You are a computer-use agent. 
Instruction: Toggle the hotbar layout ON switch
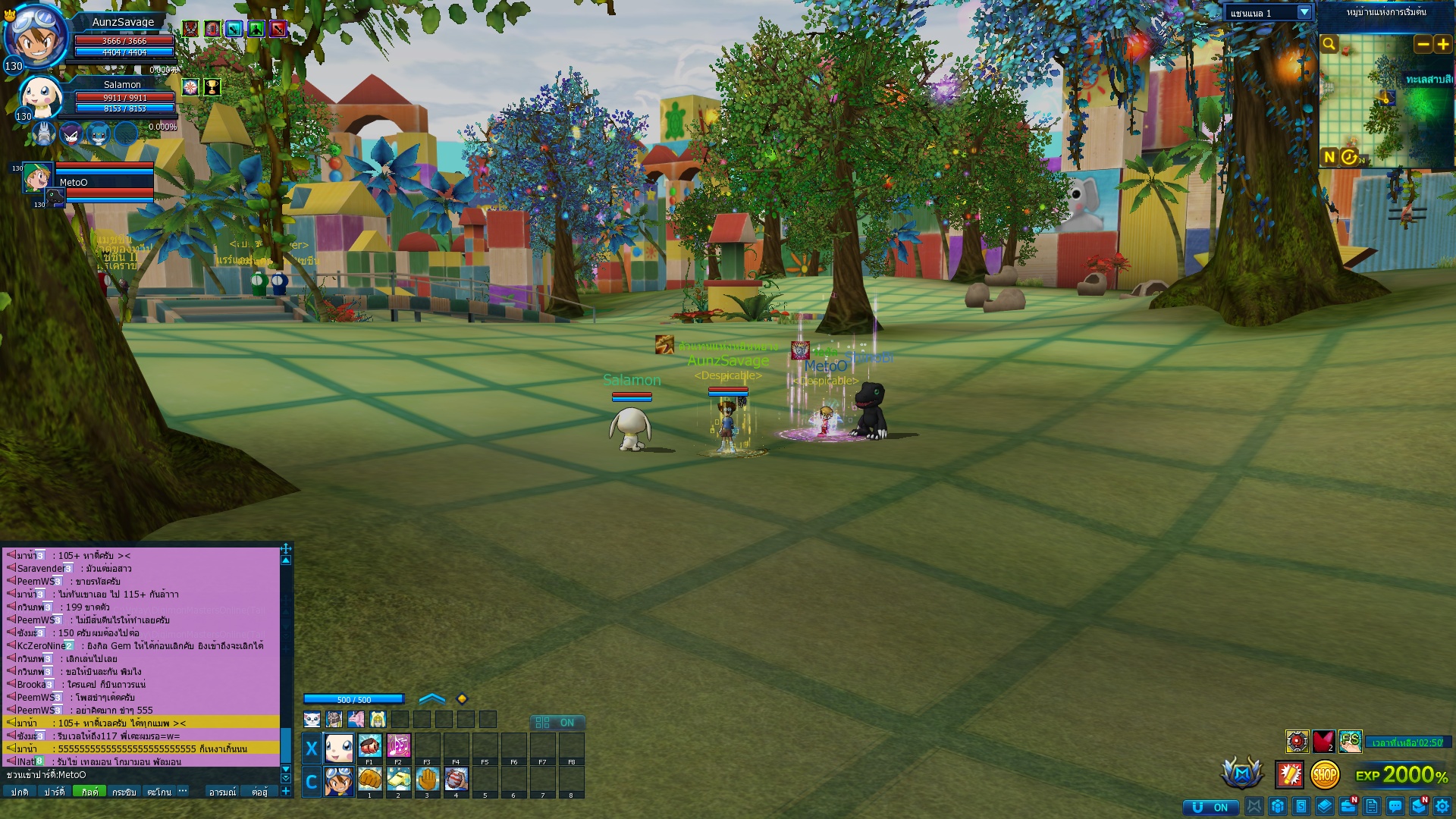coord(557,723)
